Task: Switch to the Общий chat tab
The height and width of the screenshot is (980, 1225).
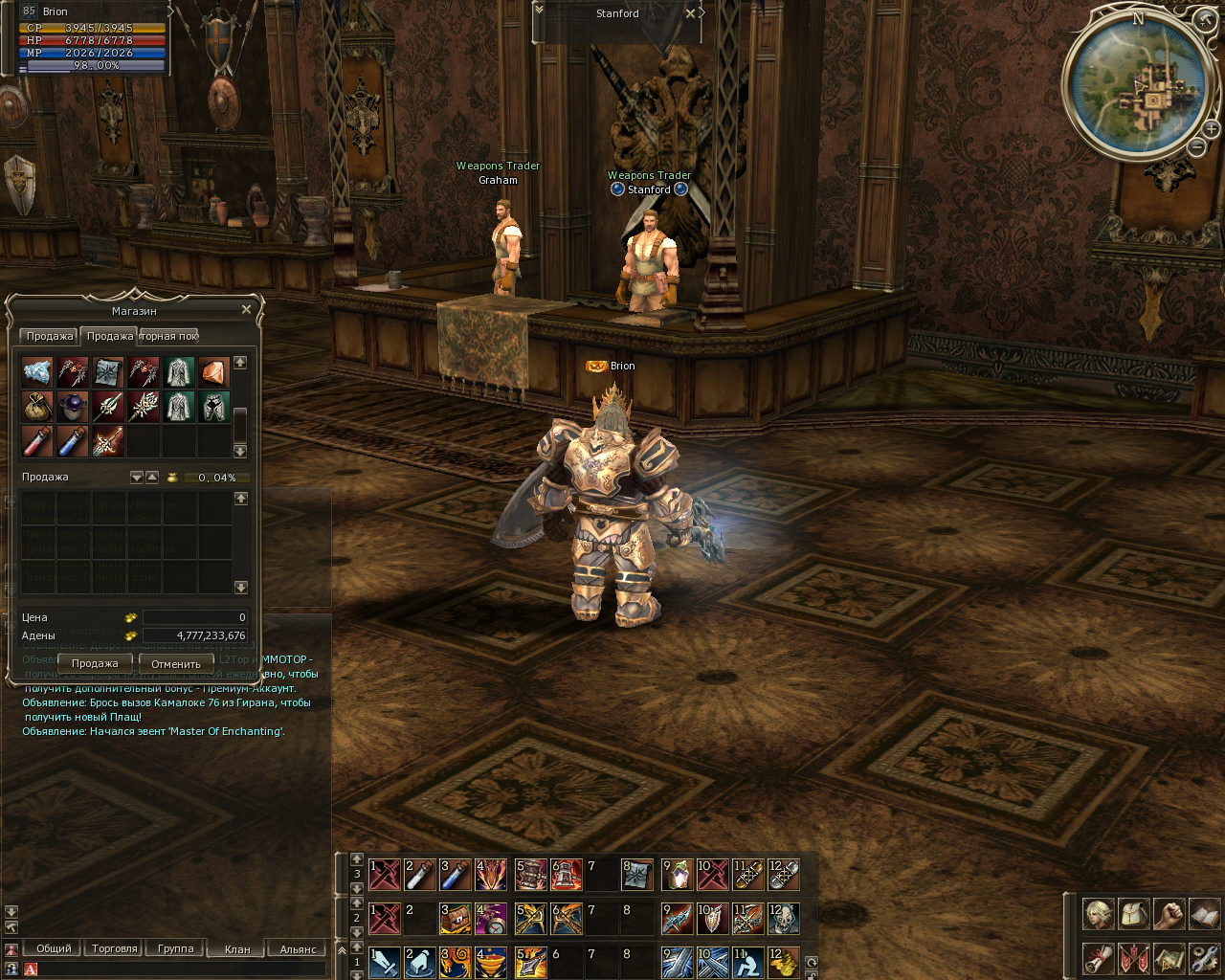Action: [x=54, y=948]
